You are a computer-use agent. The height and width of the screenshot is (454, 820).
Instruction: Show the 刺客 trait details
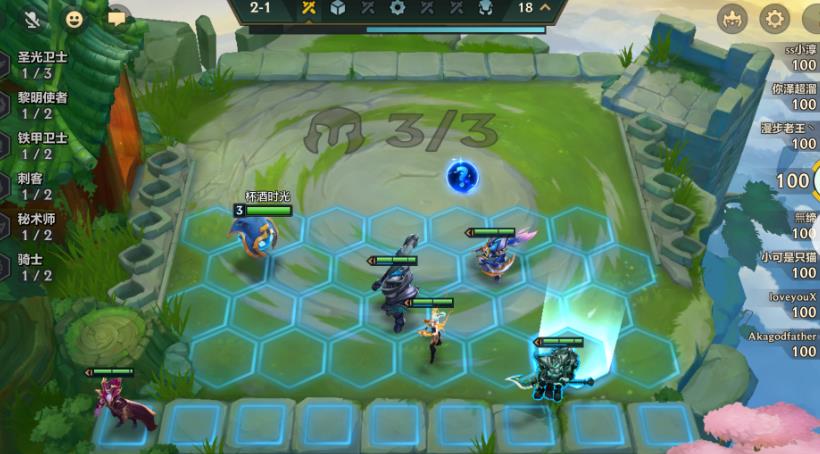[x=36, y=186]
